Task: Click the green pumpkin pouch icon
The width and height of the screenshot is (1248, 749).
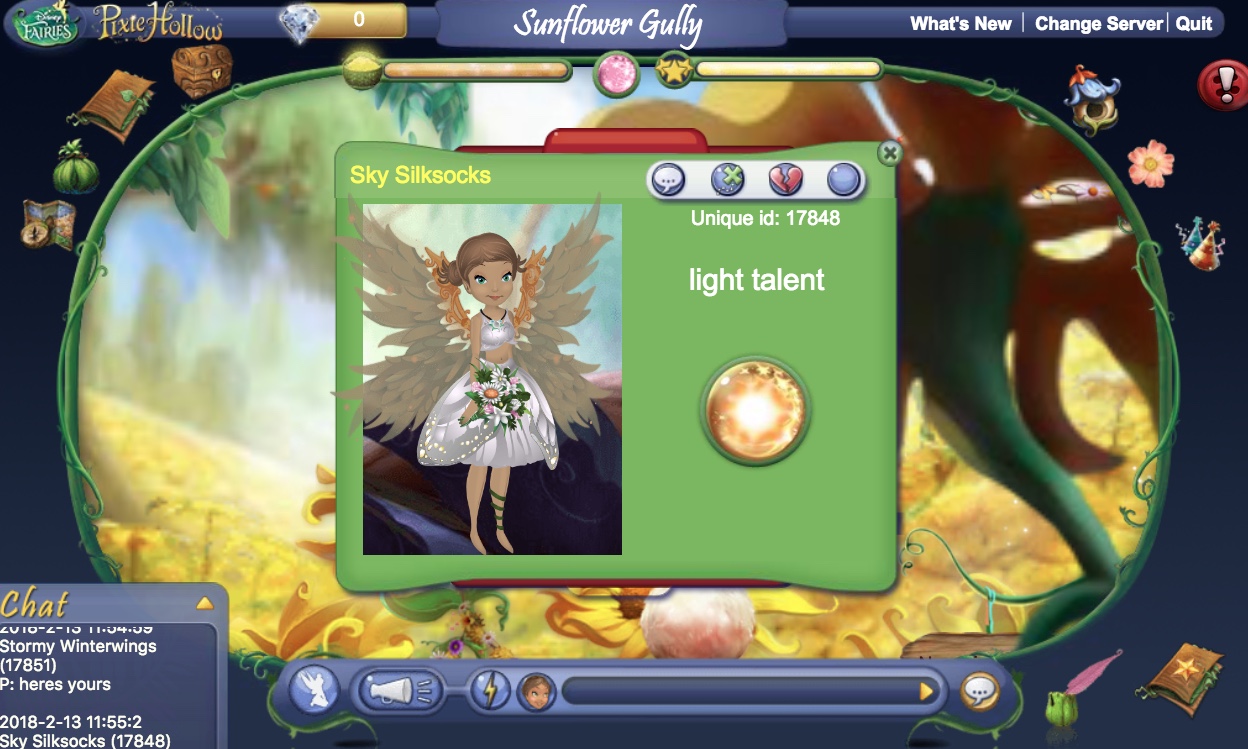Action: pyautogui.click(x=76, y=168)
